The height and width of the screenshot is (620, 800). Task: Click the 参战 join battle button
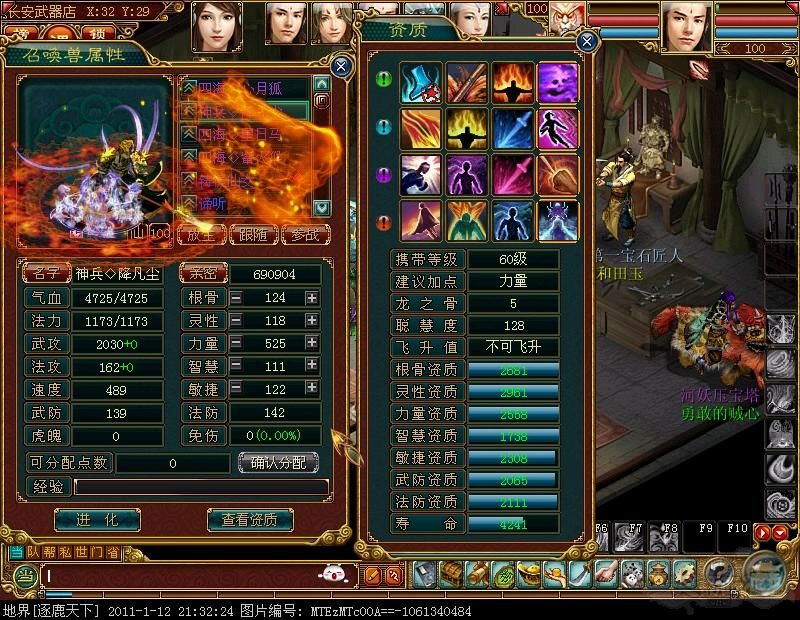(306, 235)
